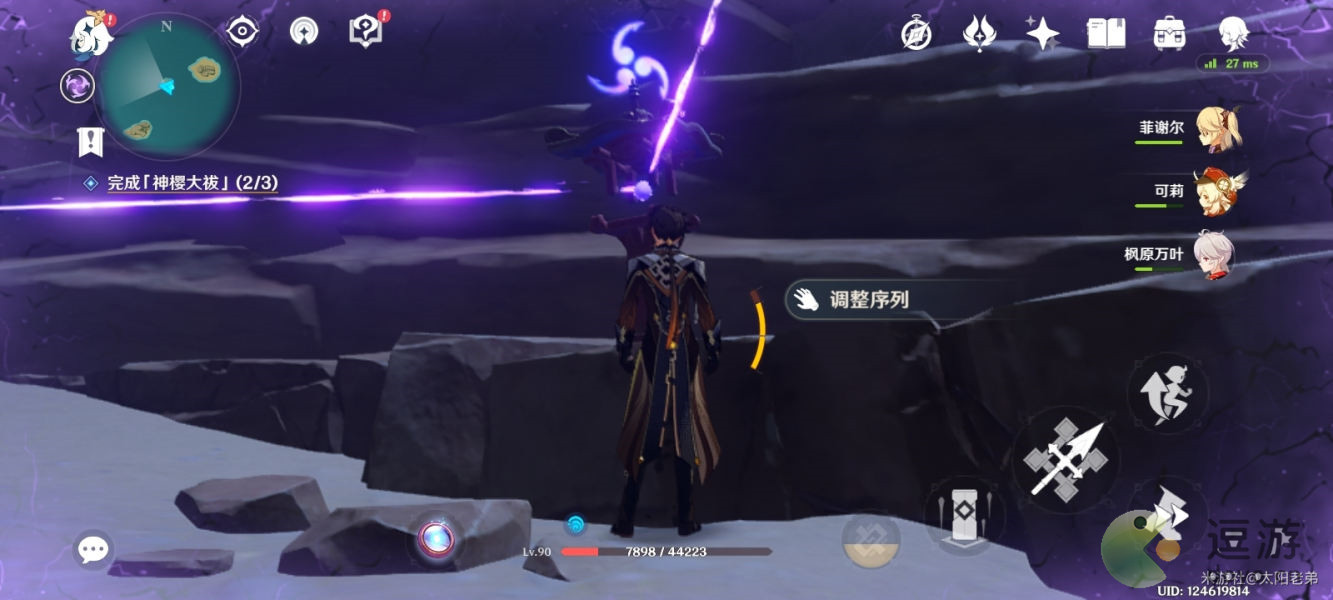Image resolution: width=1333 pixels, height=600 pixels.
Task: Open the character profile icon
Action: pos(1233,33)
